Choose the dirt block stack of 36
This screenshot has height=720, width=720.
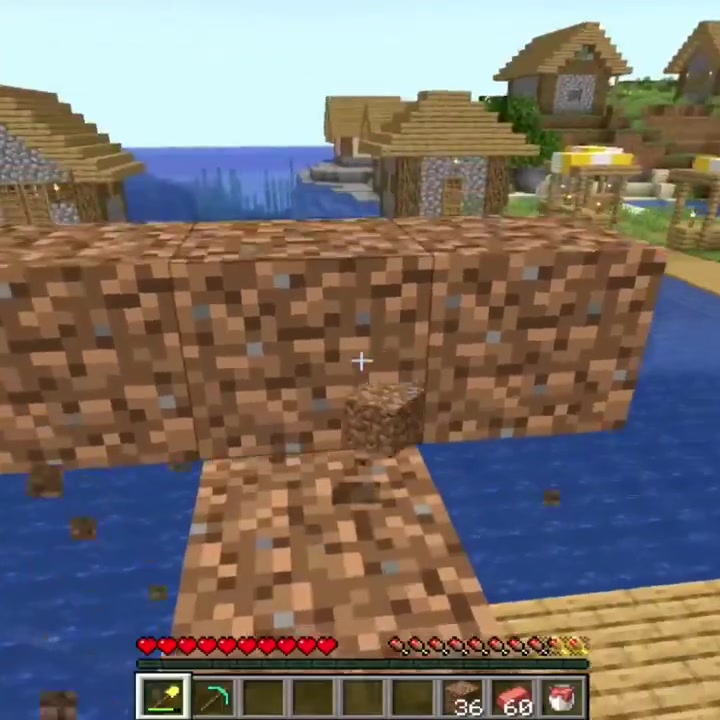[463, 696]
